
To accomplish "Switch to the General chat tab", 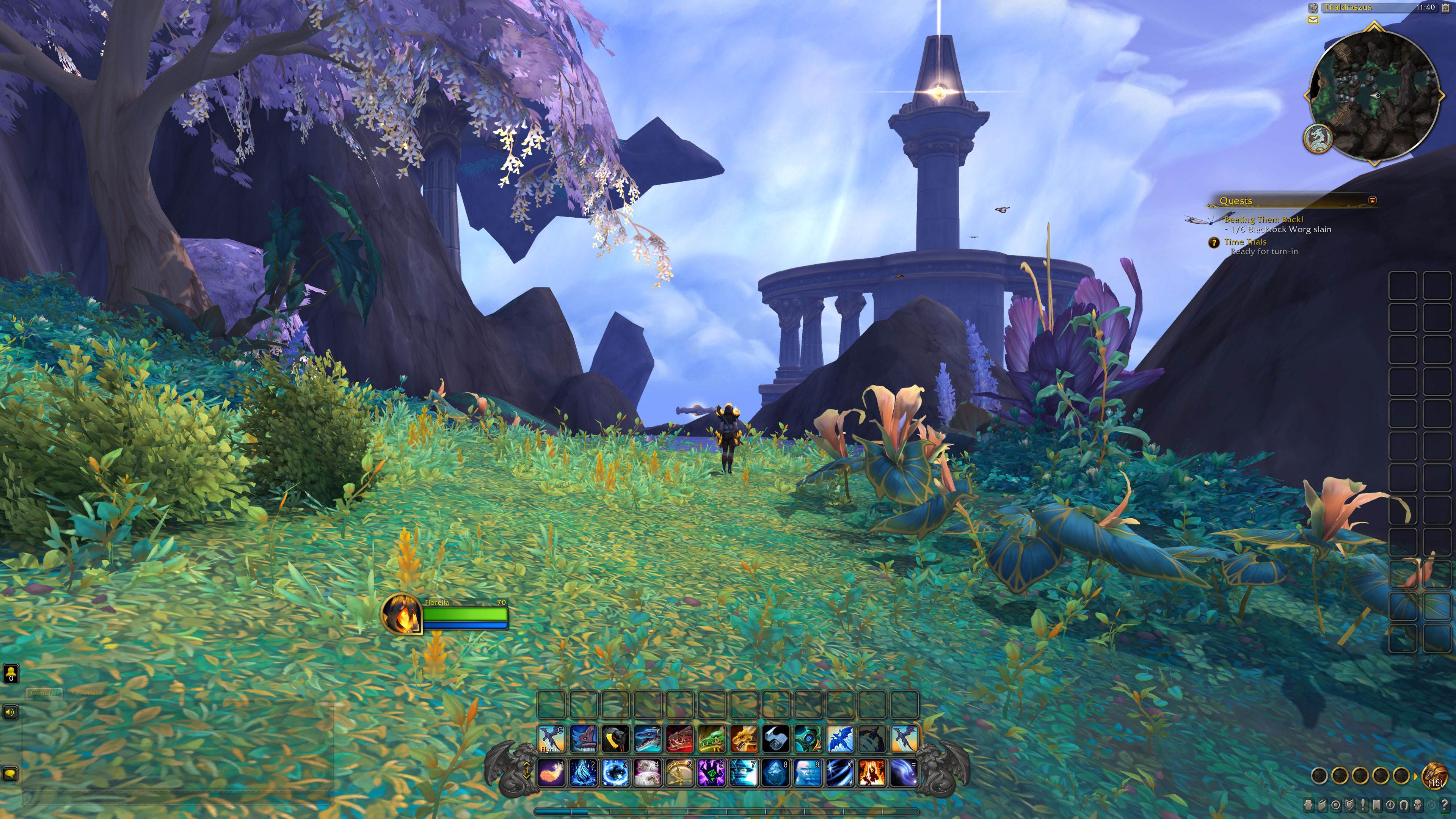I will pyautogui.click(x=44, y=693).
